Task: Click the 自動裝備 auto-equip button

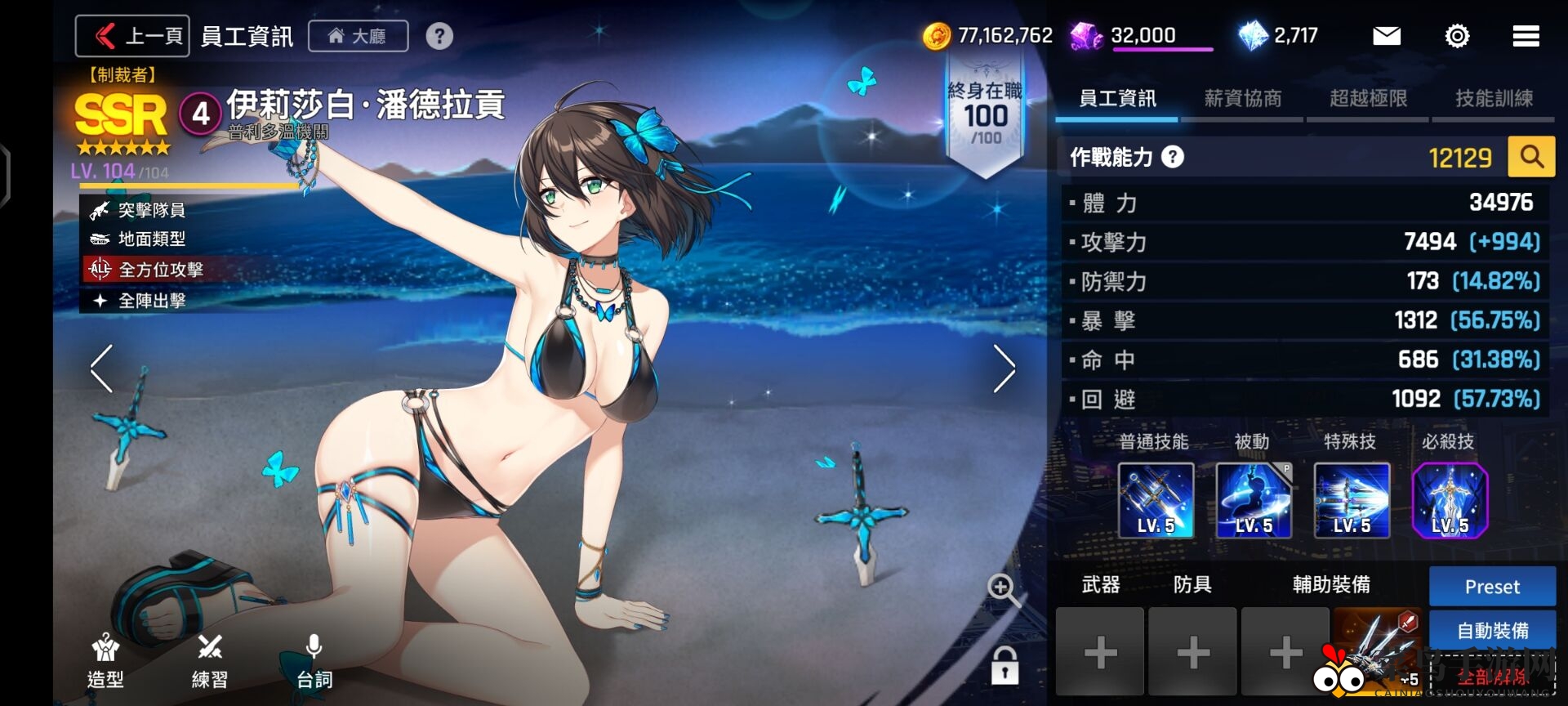Action: (x=1492, y=631)
